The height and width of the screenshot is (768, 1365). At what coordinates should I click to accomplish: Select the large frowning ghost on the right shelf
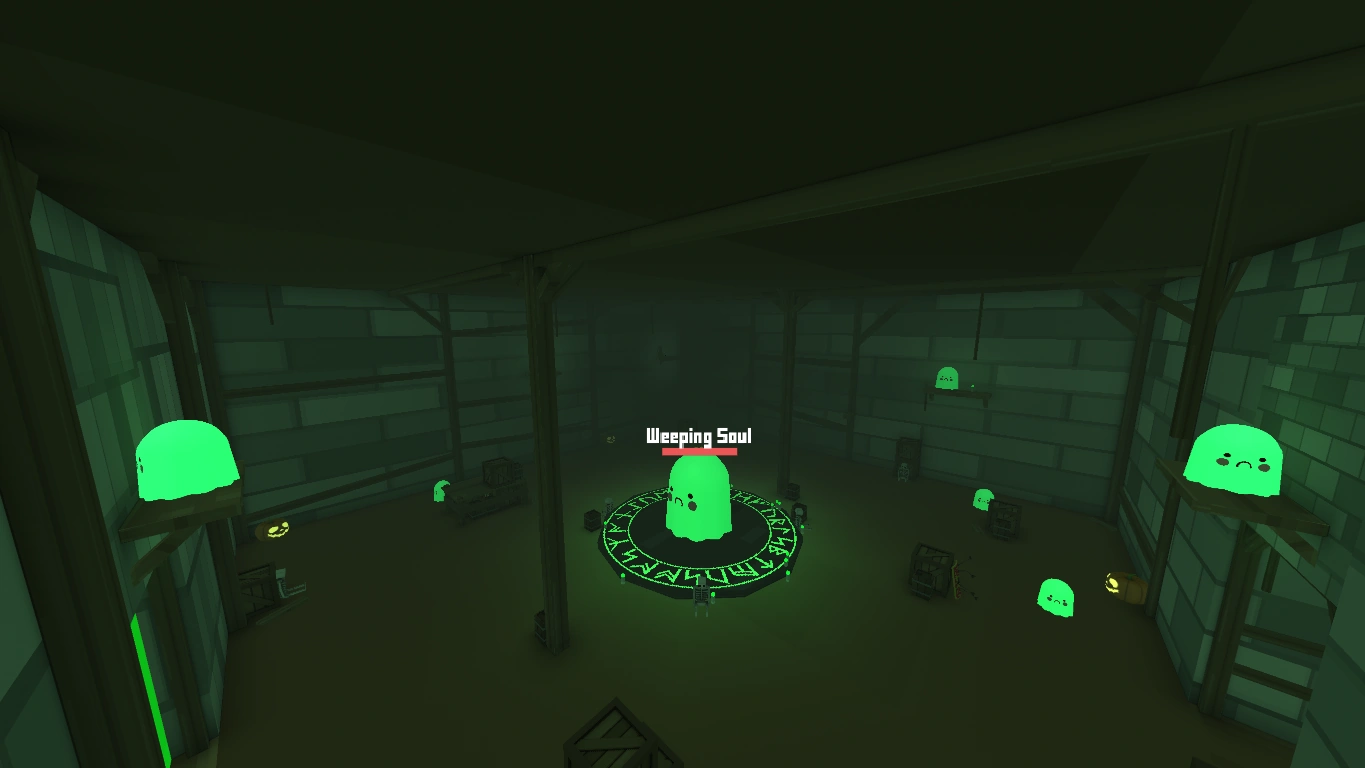click(x=1237, y=460)
